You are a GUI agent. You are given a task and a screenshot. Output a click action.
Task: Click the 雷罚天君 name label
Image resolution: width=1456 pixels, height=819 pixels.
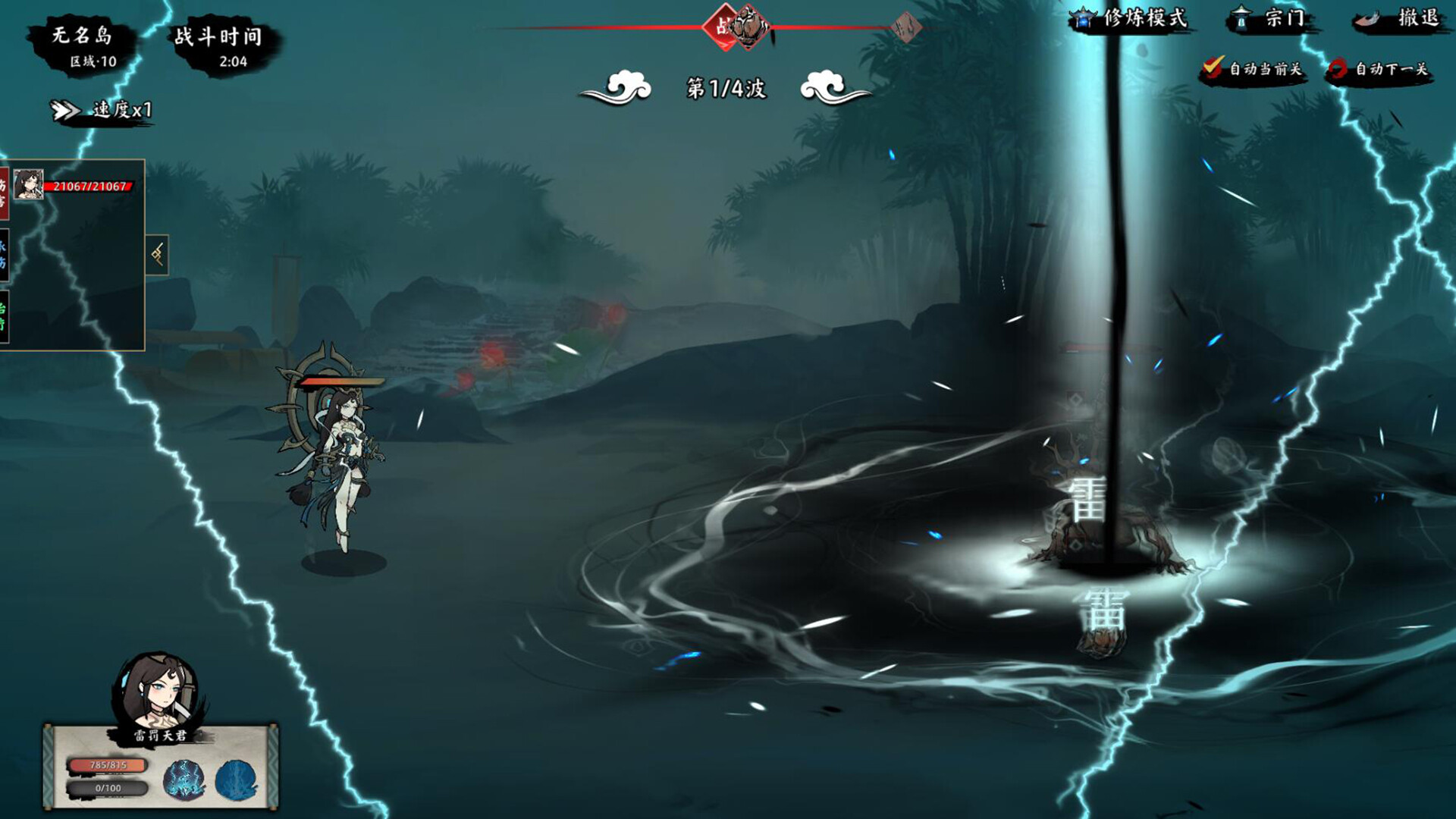pos(159,734)
